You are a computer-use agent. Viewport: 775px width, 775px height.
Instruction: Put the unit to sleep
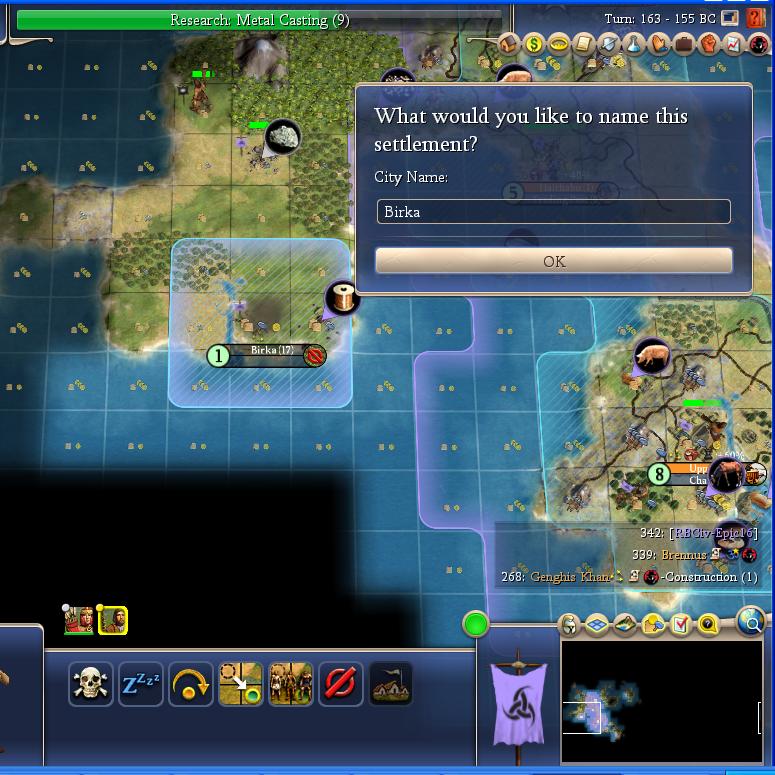[141, 685]
